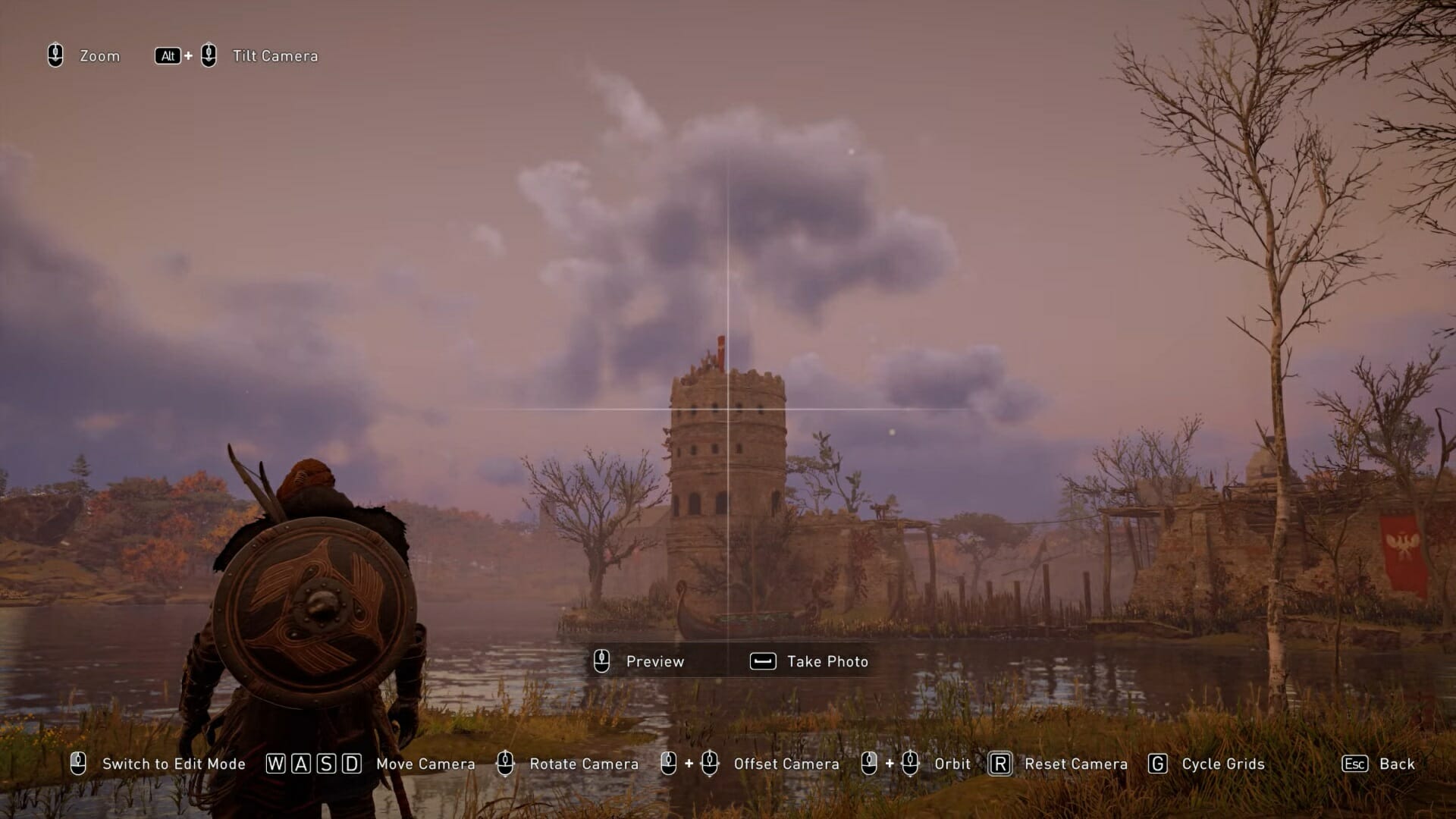This screenshot has width=1456, height=819.
Task: Cycle Grids overlay option
Action: [1207, 764]
